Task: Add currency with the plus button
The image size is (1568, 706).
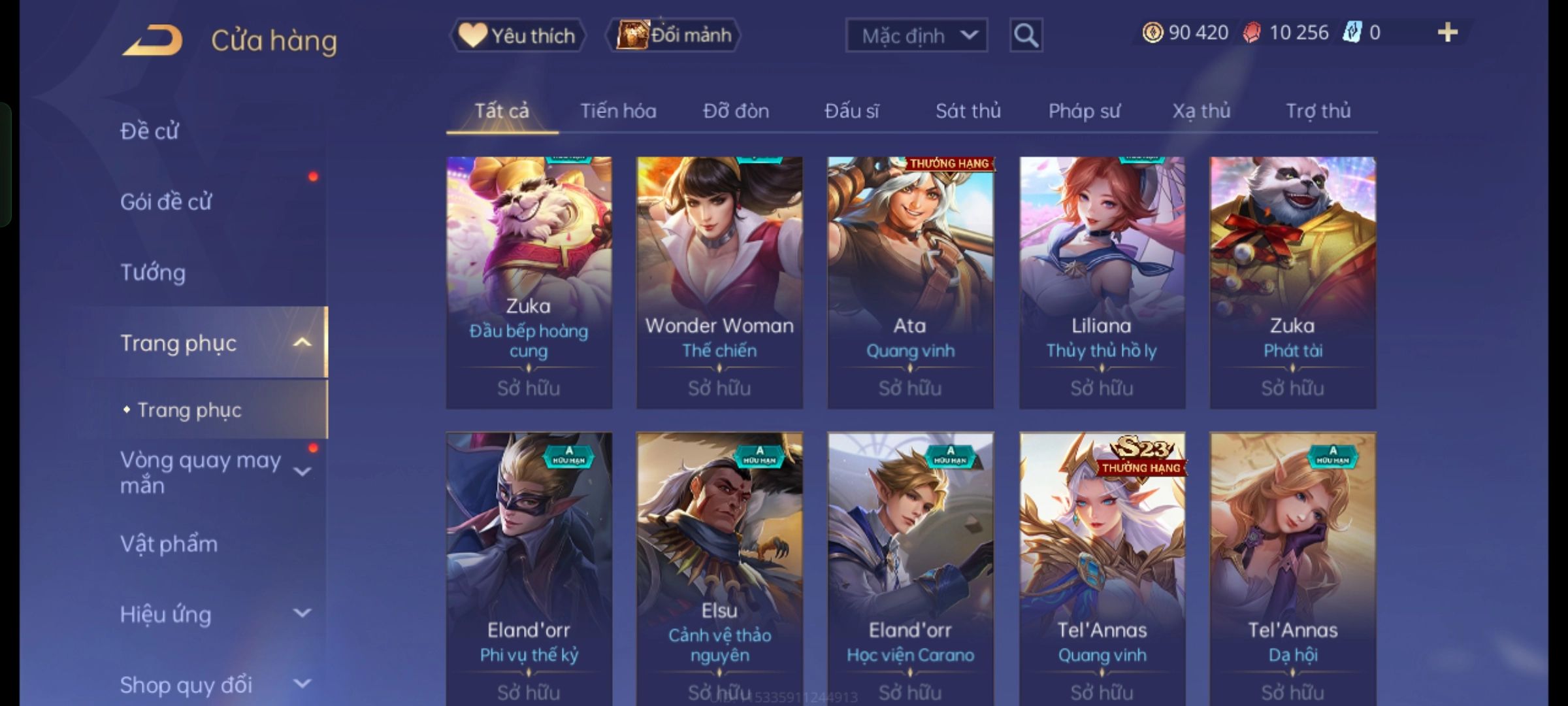Action: (1447, 33)
